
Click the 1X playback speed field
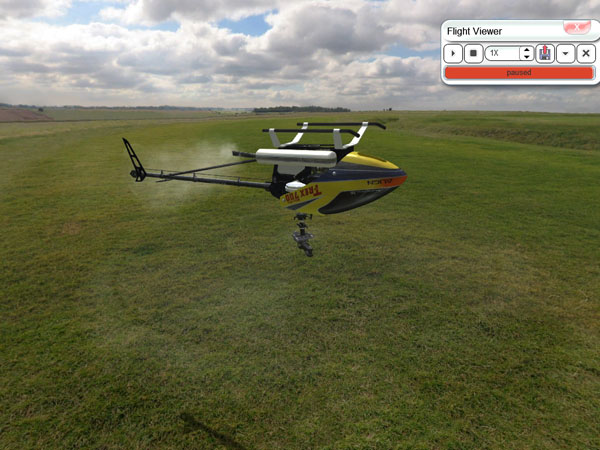[x=502, y=53]
